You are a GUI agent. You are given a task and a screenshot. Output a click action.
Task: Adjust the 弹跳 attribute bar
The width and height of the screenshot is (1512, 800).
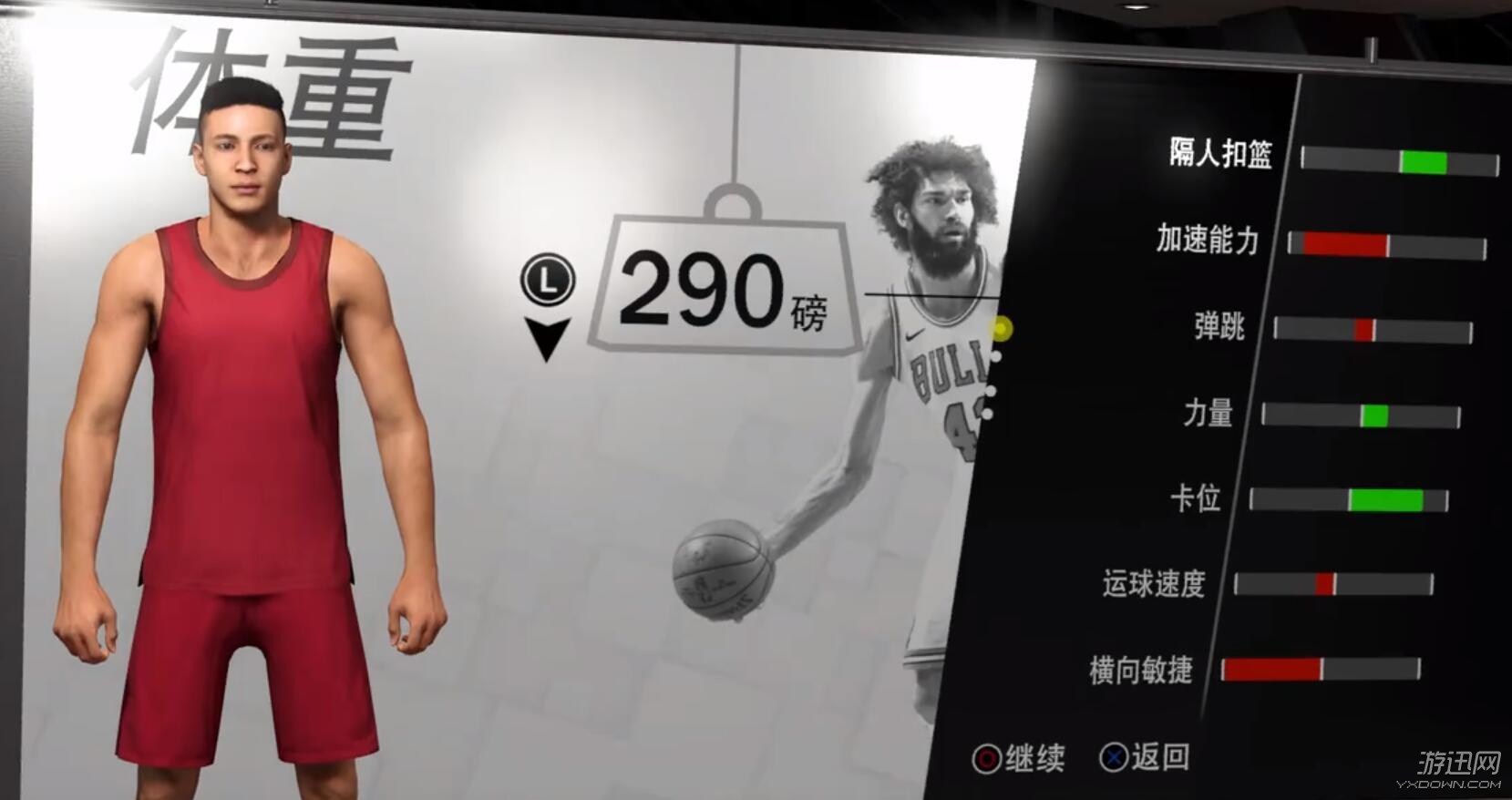(1372, 331)
